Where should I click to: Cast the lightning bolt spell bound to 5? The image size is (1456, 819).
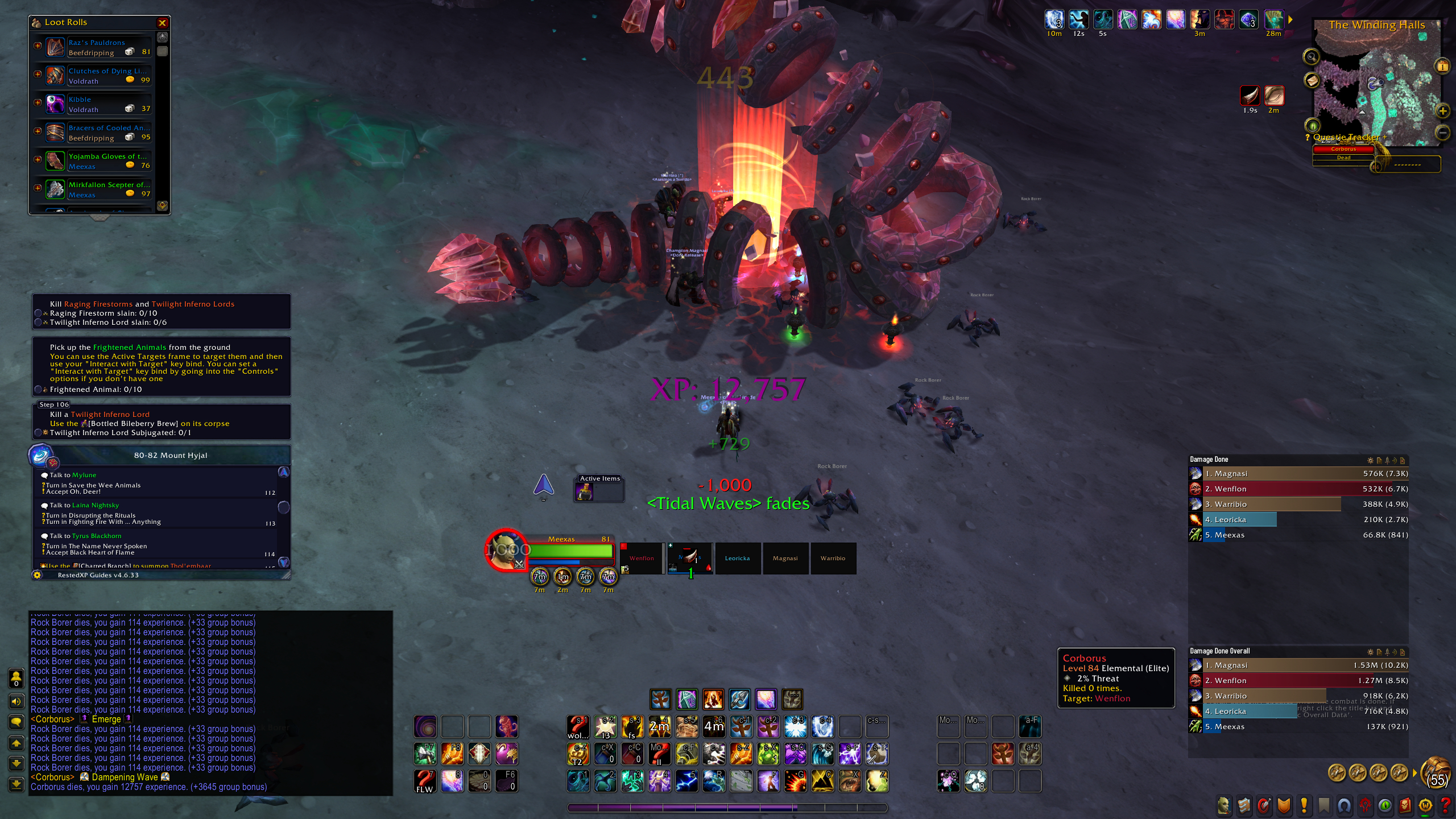tap(686, 781)
